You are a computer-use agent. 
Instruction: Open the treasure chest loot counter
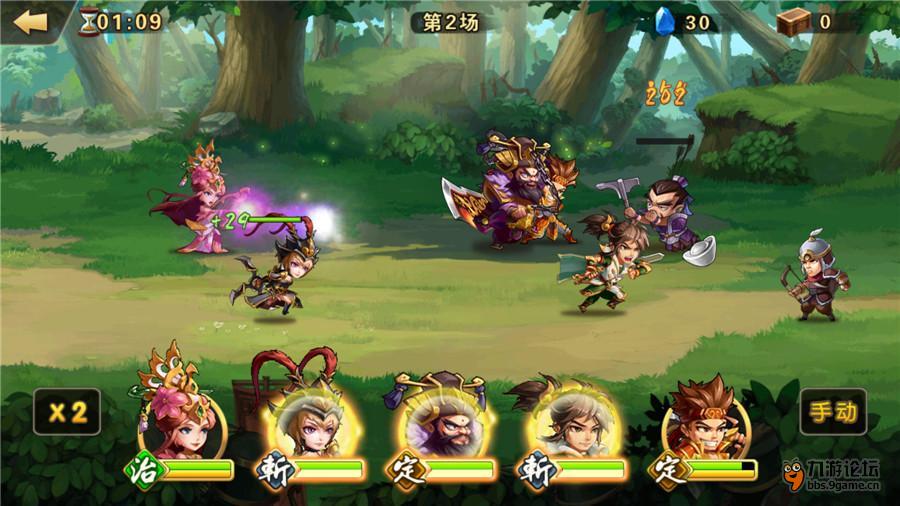793,21
